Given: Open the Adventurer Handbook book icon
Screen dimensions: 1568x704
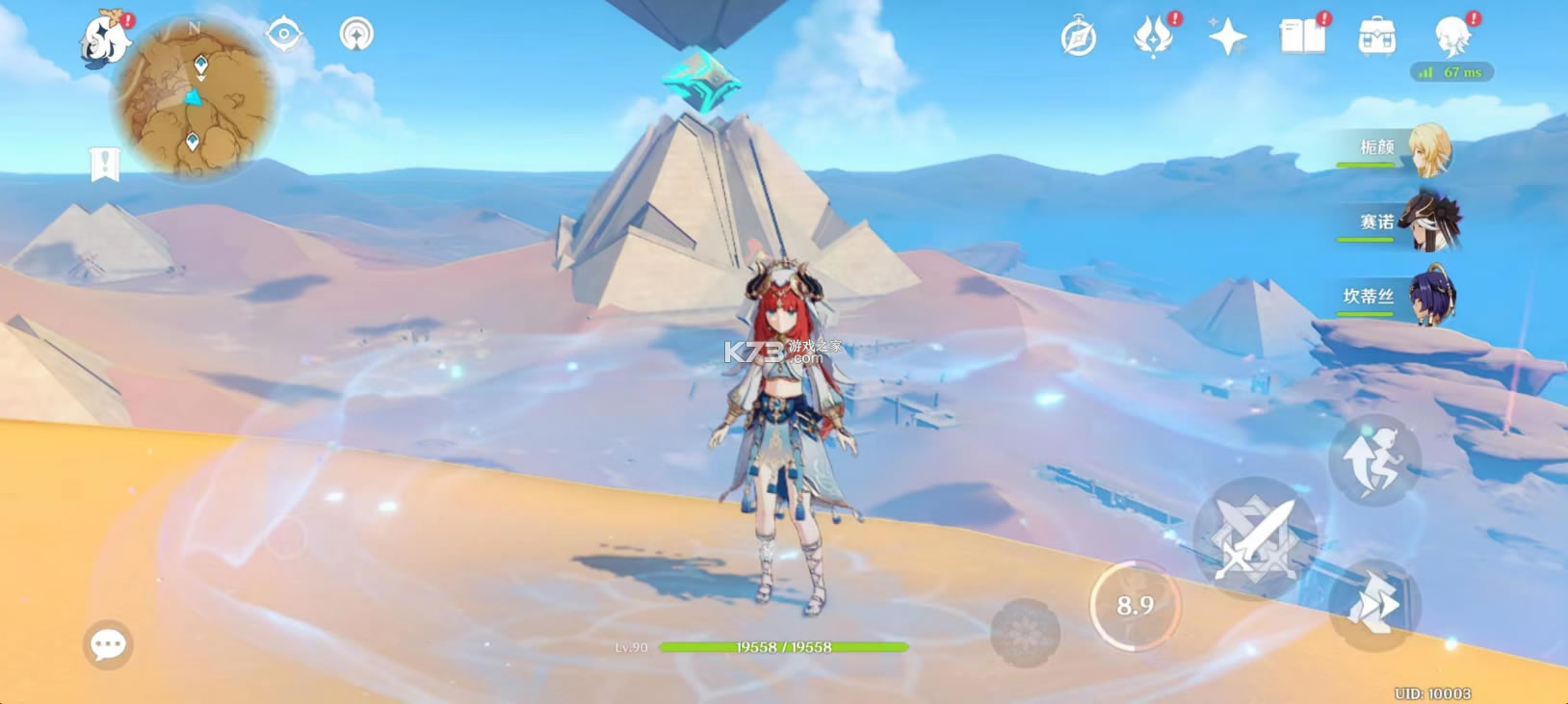Looking at the screenshot, I should pos(1301,39).
